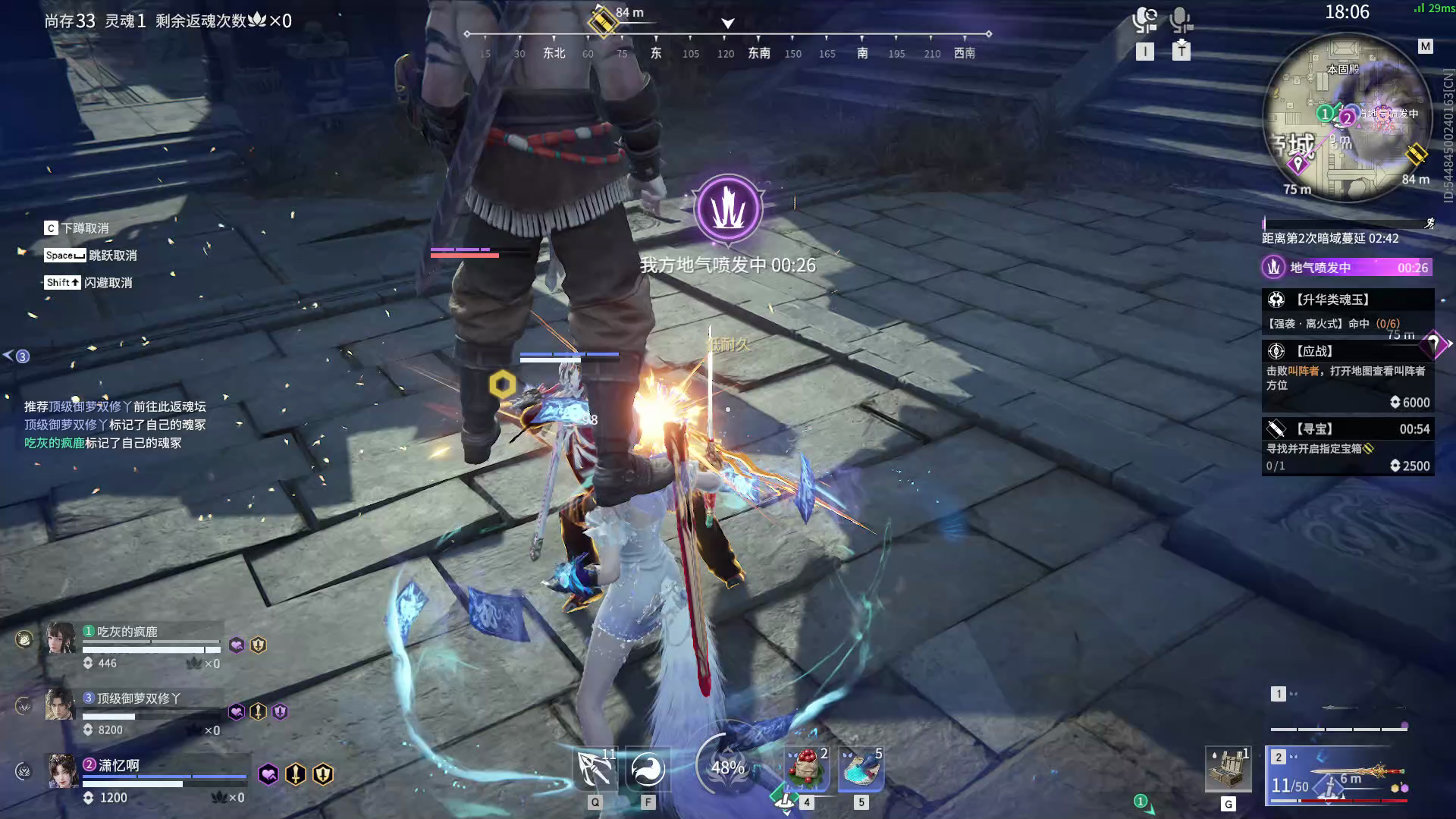Select own portrait 潇忆啊
Viewport: 1456px width, 819px height.
[62, 771]
